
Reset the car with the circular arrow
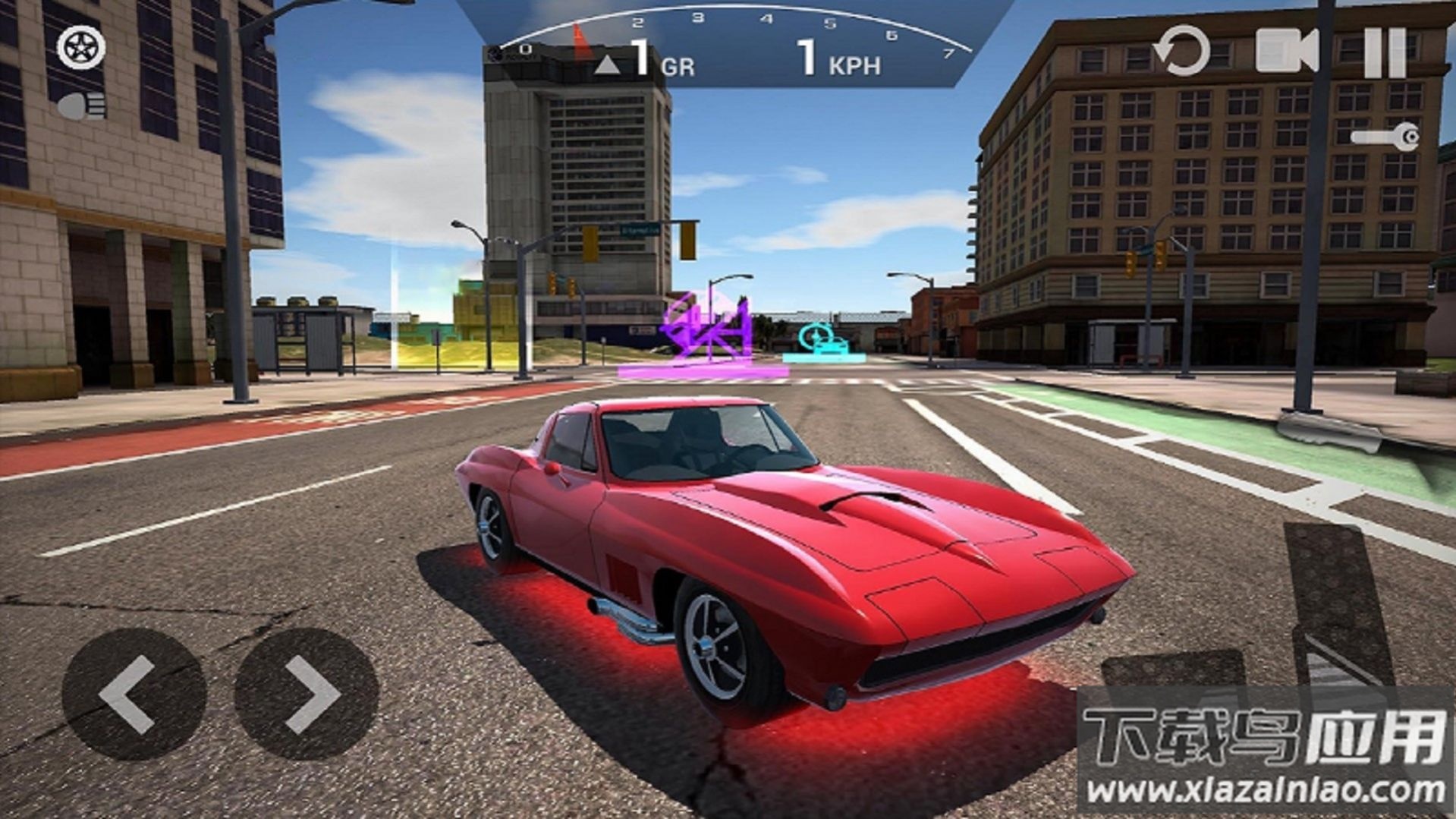[x=1181, y=51]
